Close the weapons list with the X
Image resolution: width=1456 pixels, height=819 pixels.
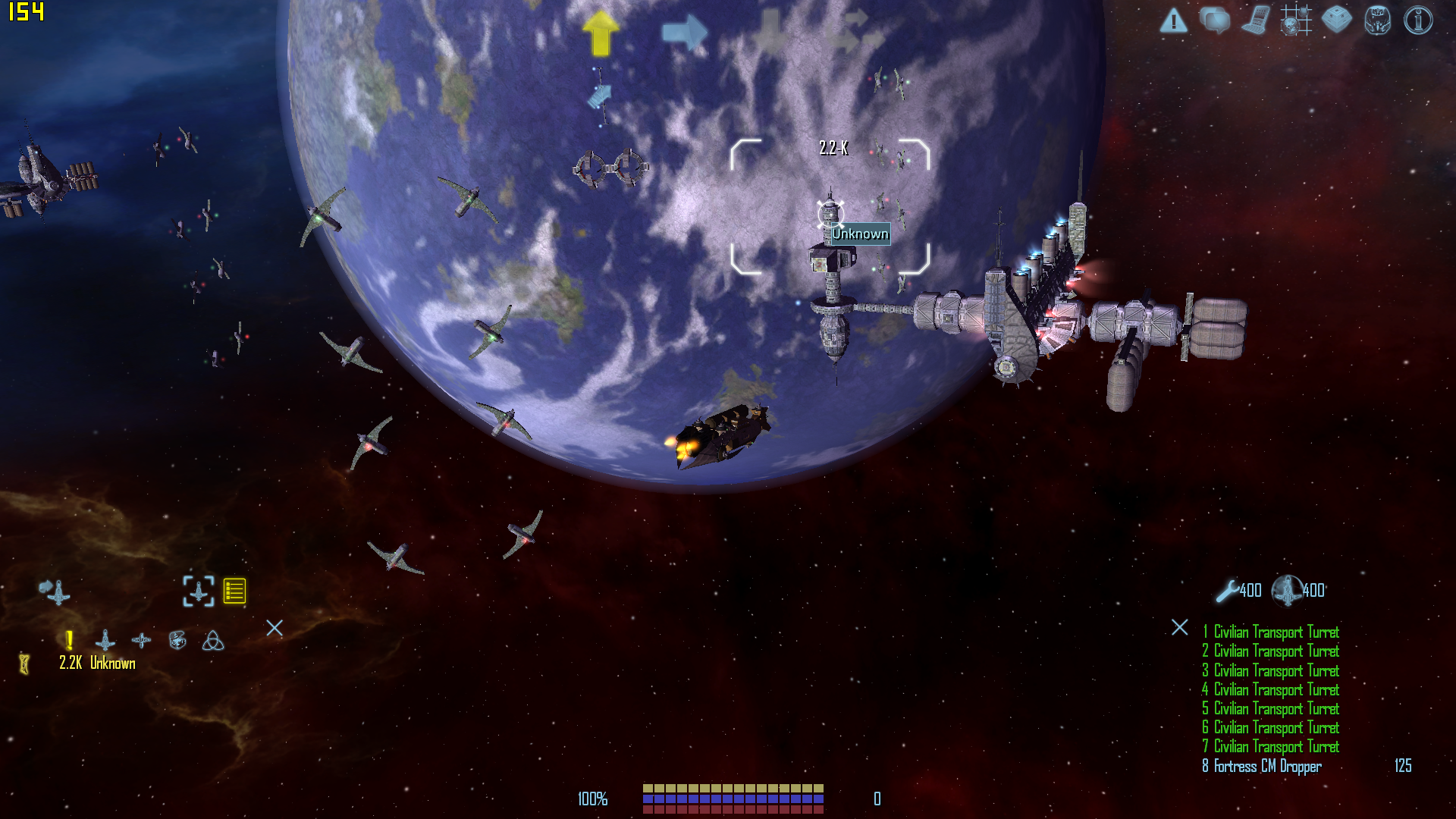1180,627
